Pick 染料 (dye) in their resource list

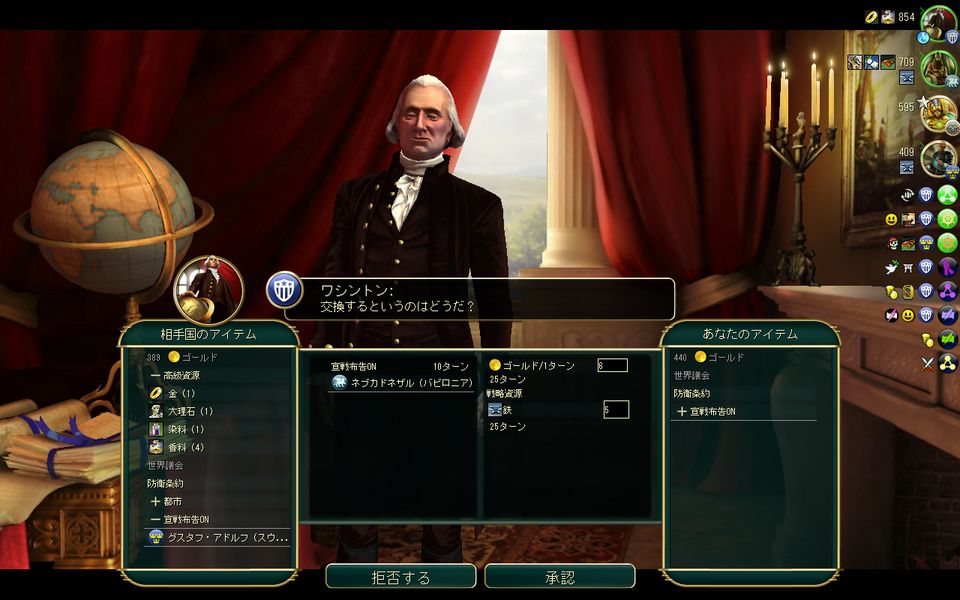184,429
